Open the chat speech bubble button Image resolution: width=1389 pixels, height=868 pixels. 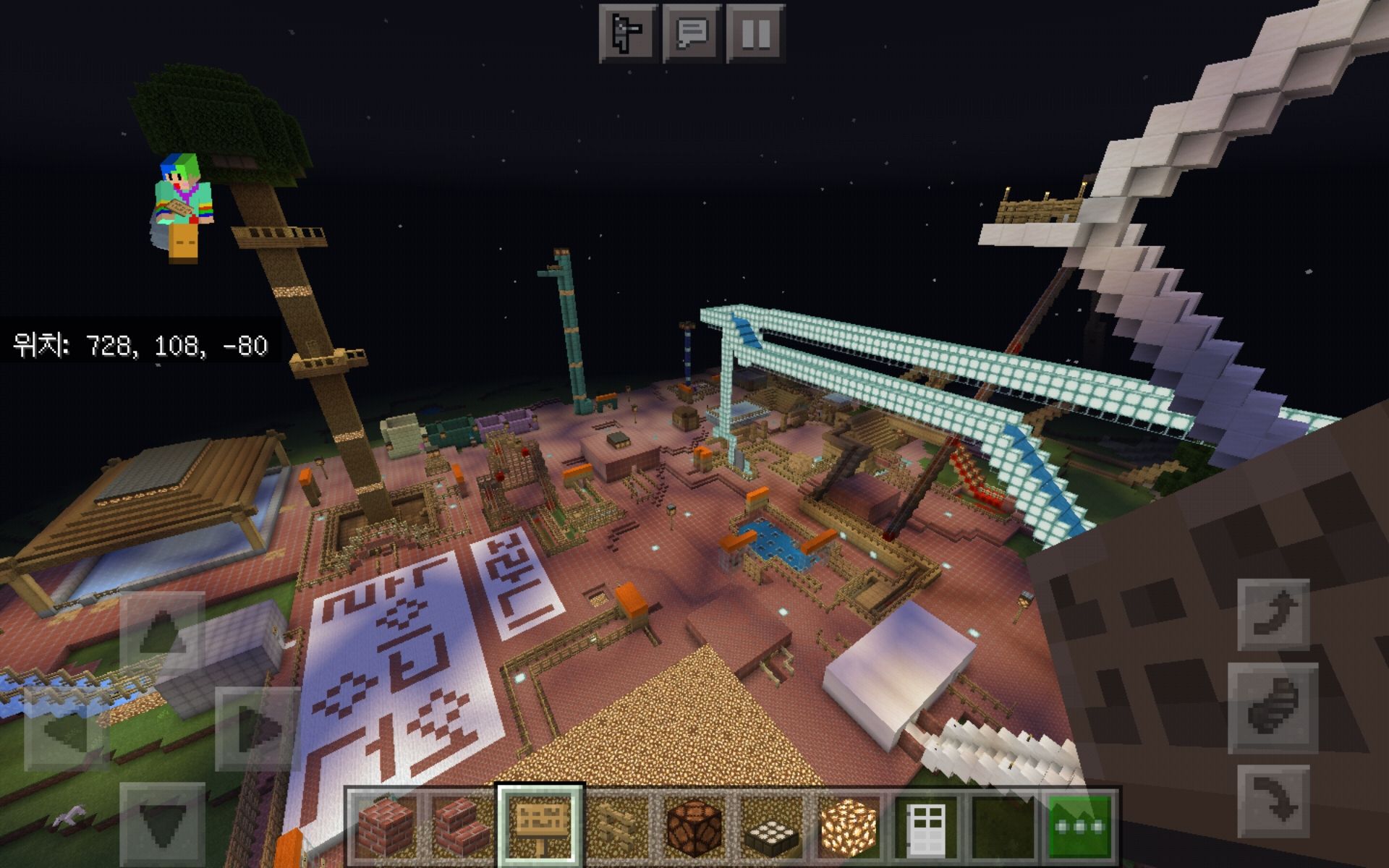(x=692, y=33)
